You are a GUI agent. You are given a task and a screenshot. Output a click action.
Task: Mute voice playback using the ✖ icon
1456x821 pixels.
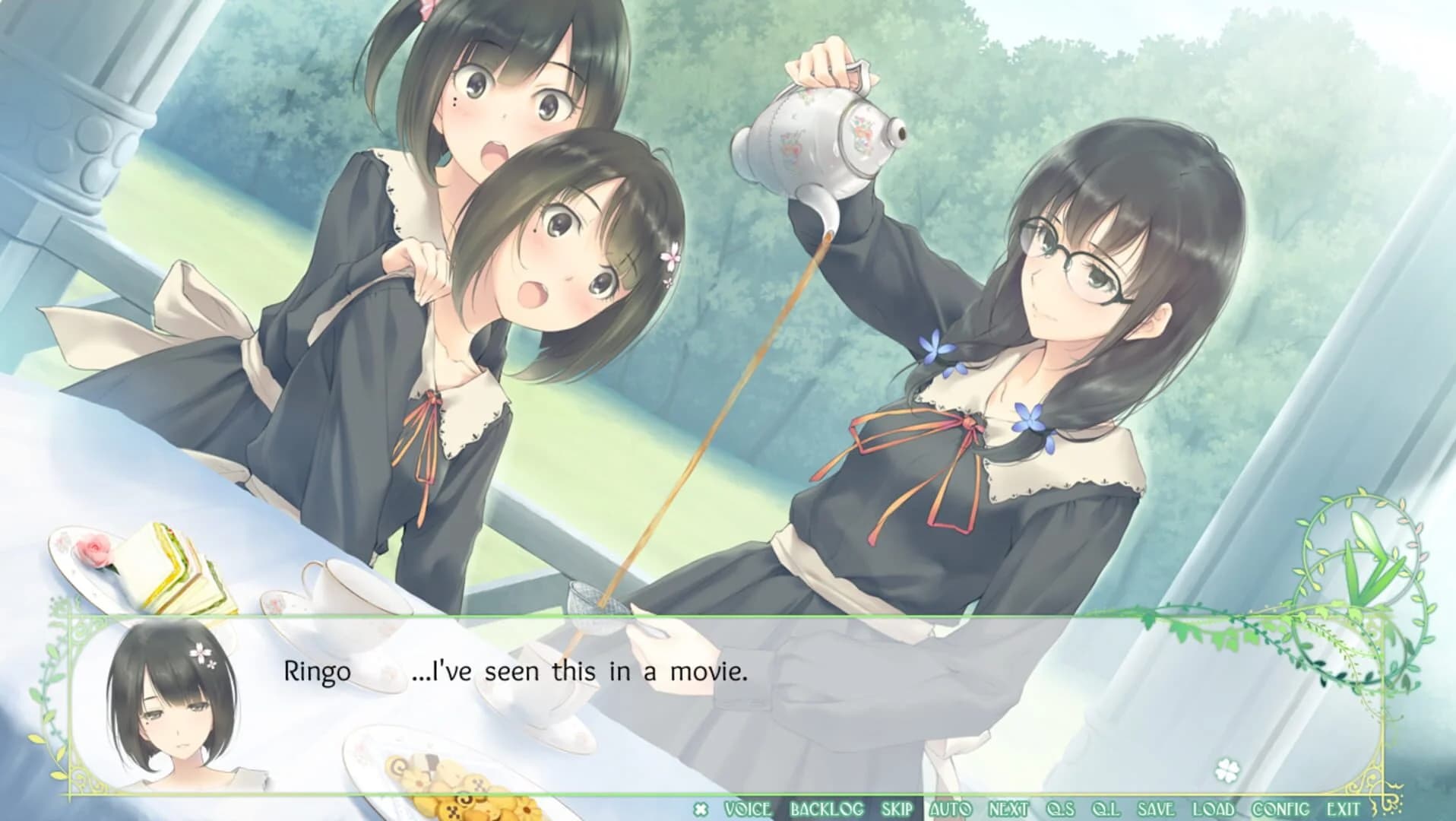pyautogui.click(x=700, y=808)
